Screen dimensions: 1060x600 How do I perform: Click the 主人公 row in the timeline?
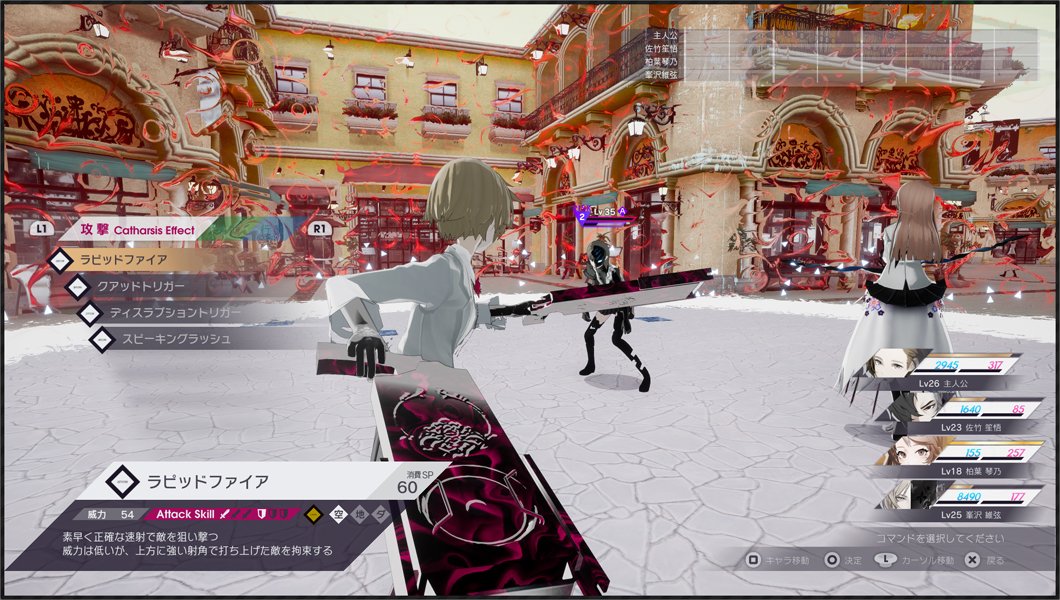click(x=665, y=36)
